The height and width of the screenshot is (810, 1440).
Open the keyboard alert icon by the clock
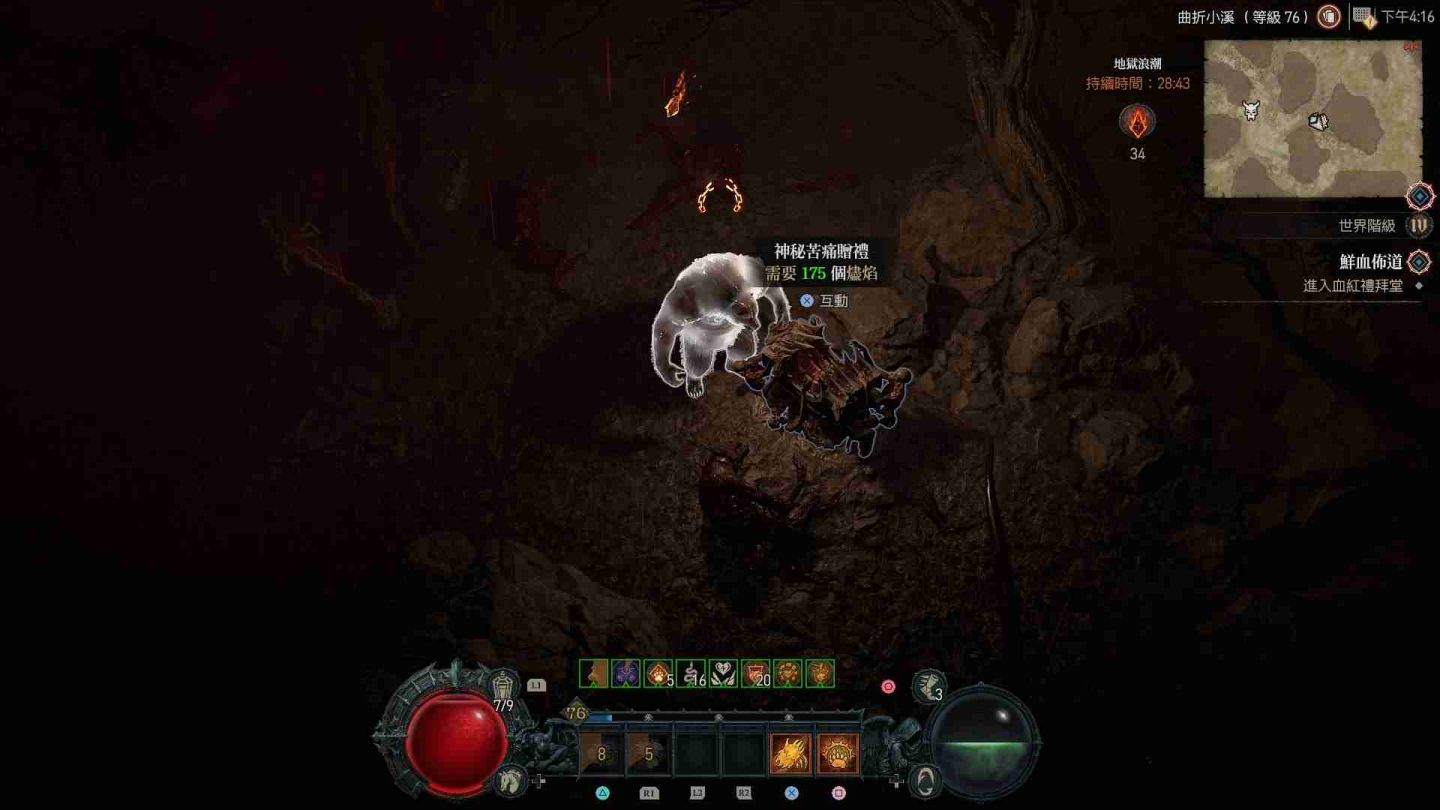point(1364,16)
